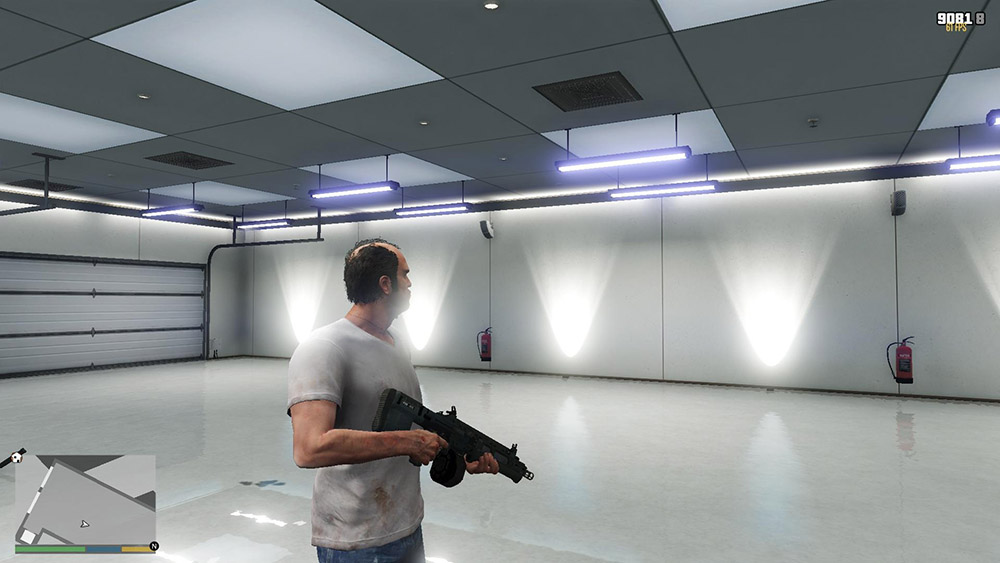Image resolution: width=1000 pixels, height=563 pixels.
Task: Click the north compass marker on the minimap
Action: pyautogui.click(x=153, y=546)
